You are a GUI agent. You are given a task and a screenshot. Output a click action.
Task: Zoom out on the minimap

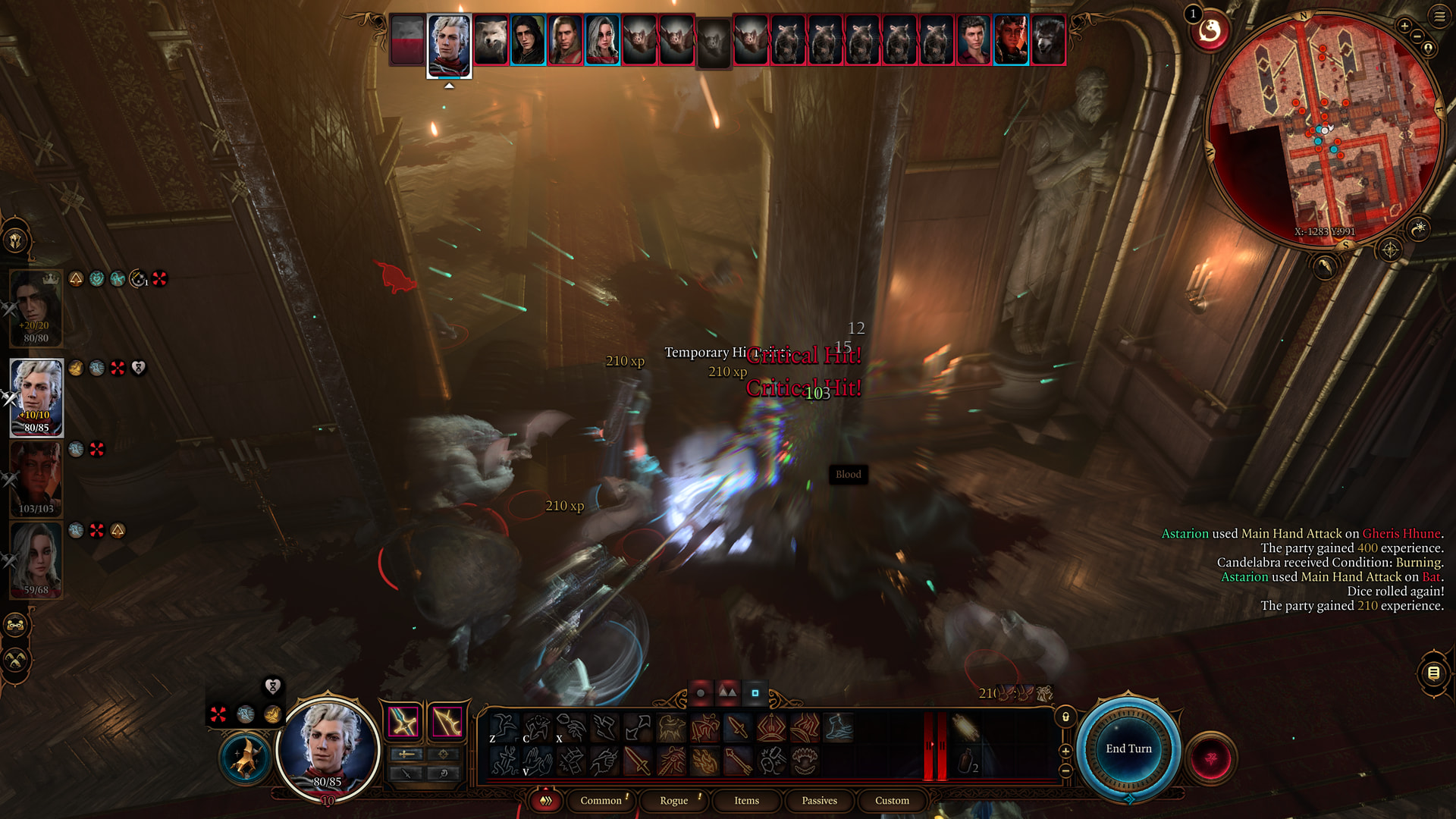coord(1417,36)
